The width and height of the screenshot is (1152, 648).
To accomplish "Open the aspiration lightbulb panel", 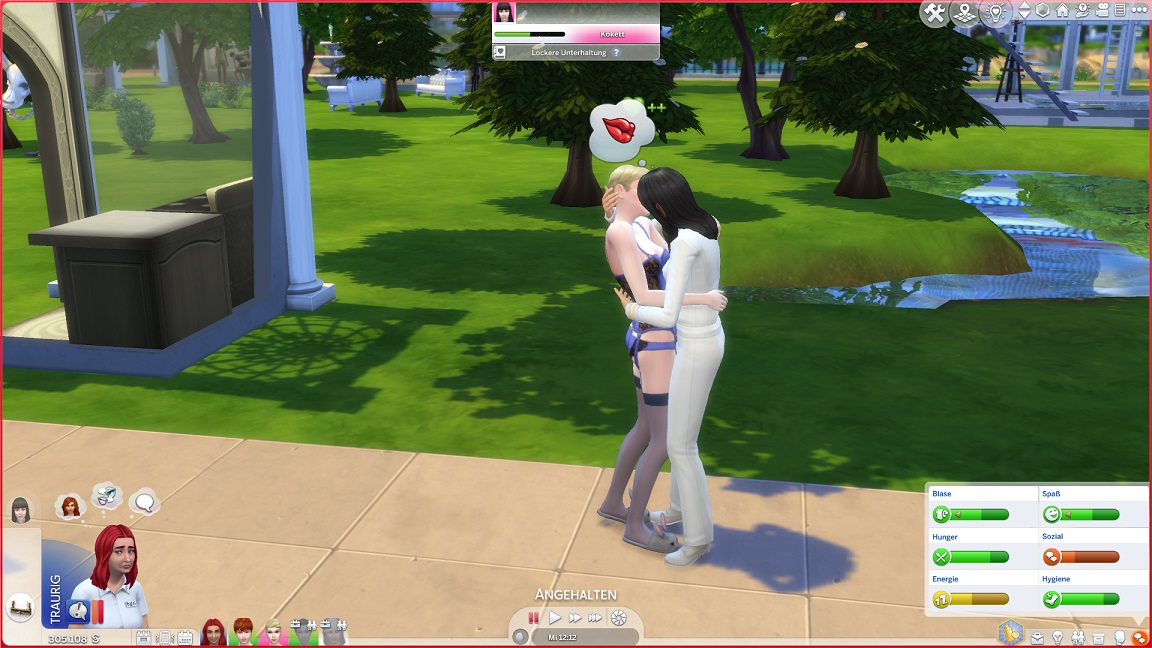I will click(x=1057, y=637).
